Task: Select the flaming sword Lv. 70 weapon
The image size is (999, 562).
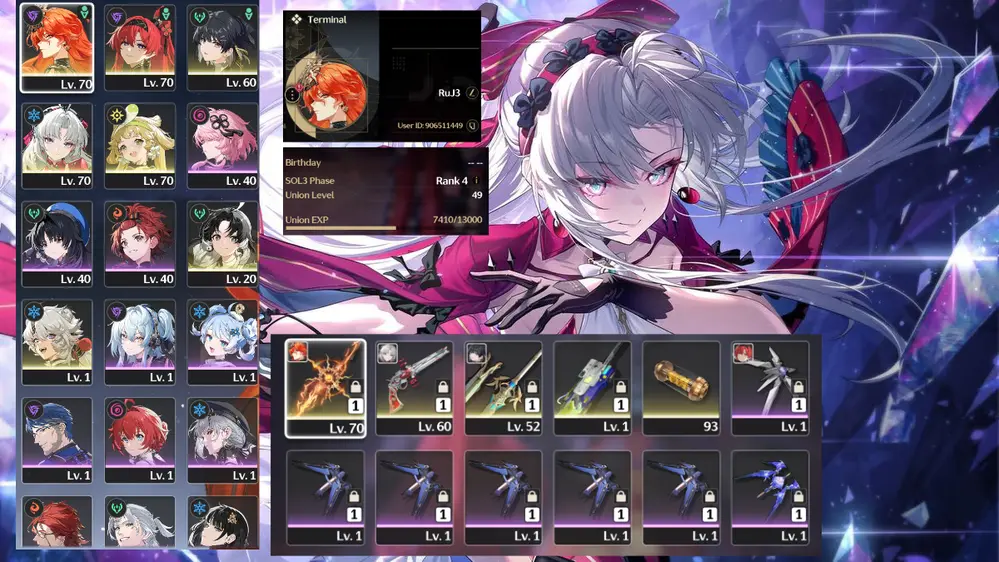Action: click(x=325, y=386)
